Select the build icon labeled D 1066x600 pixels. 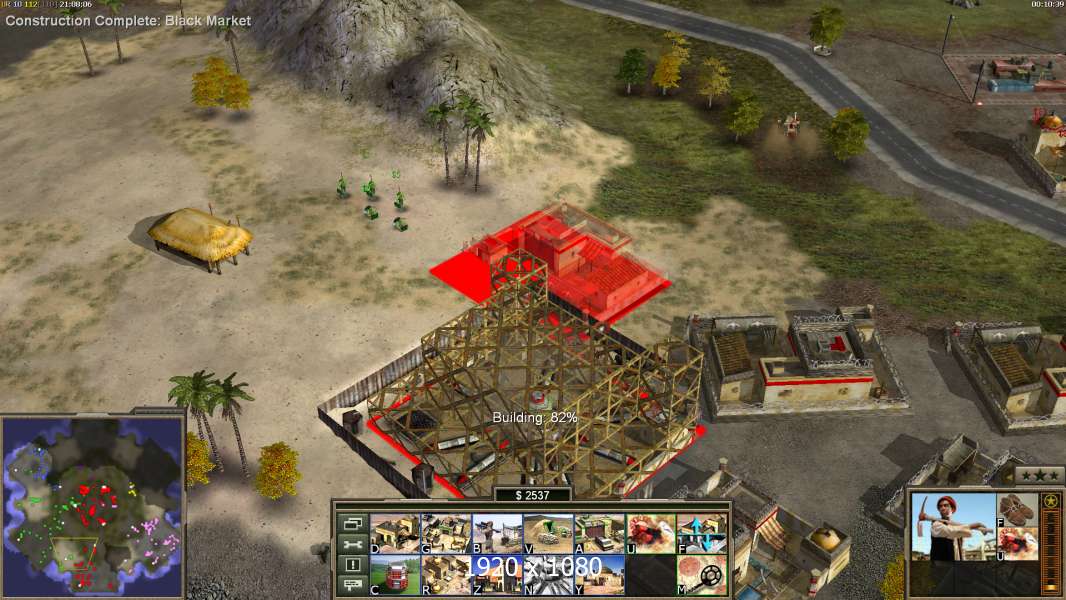pos(395,534)
